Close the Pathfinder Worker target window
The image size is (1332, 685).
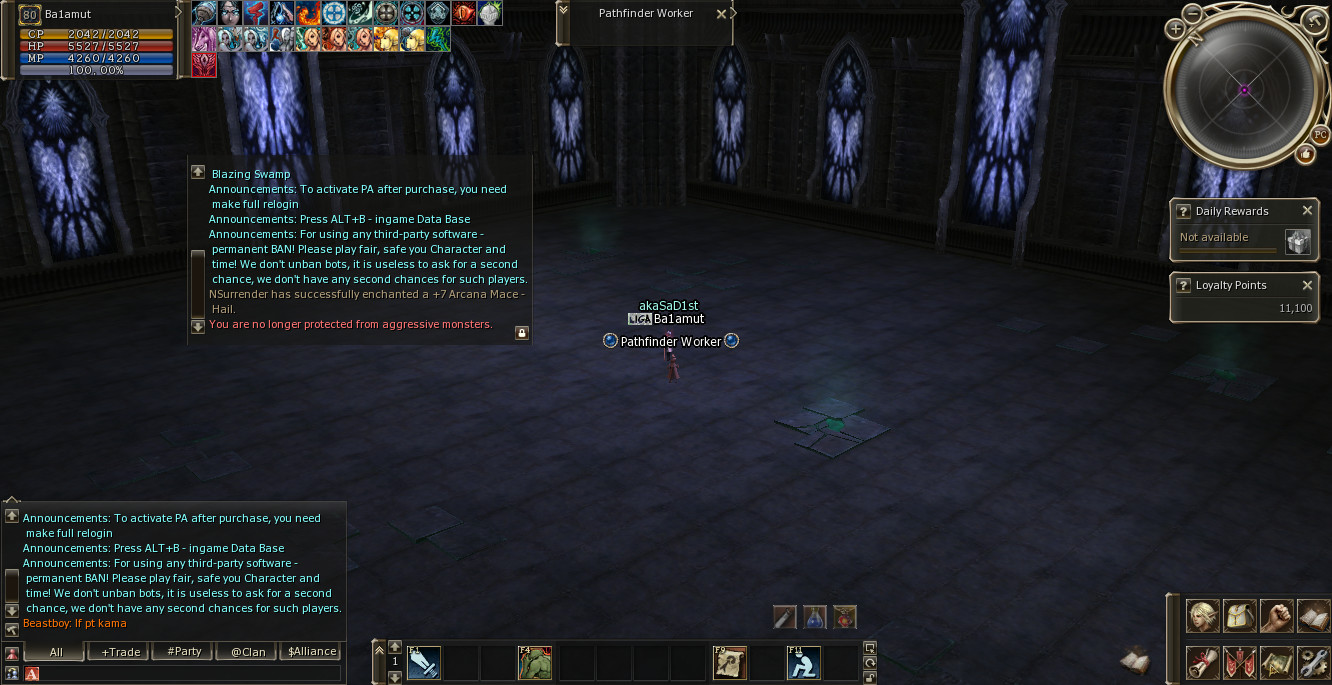tap(721, 15)
